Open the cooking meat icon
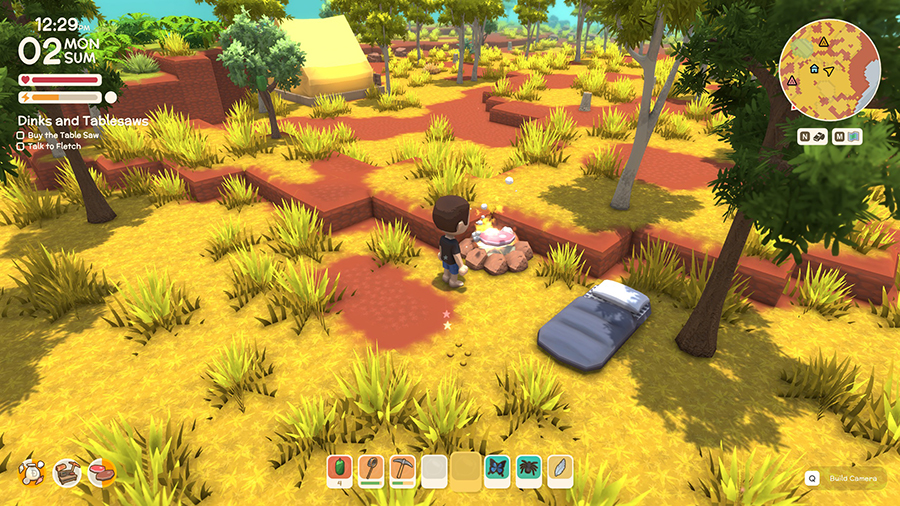The height and width of the screenshot is (506, 900). click(x=101, y=472)
